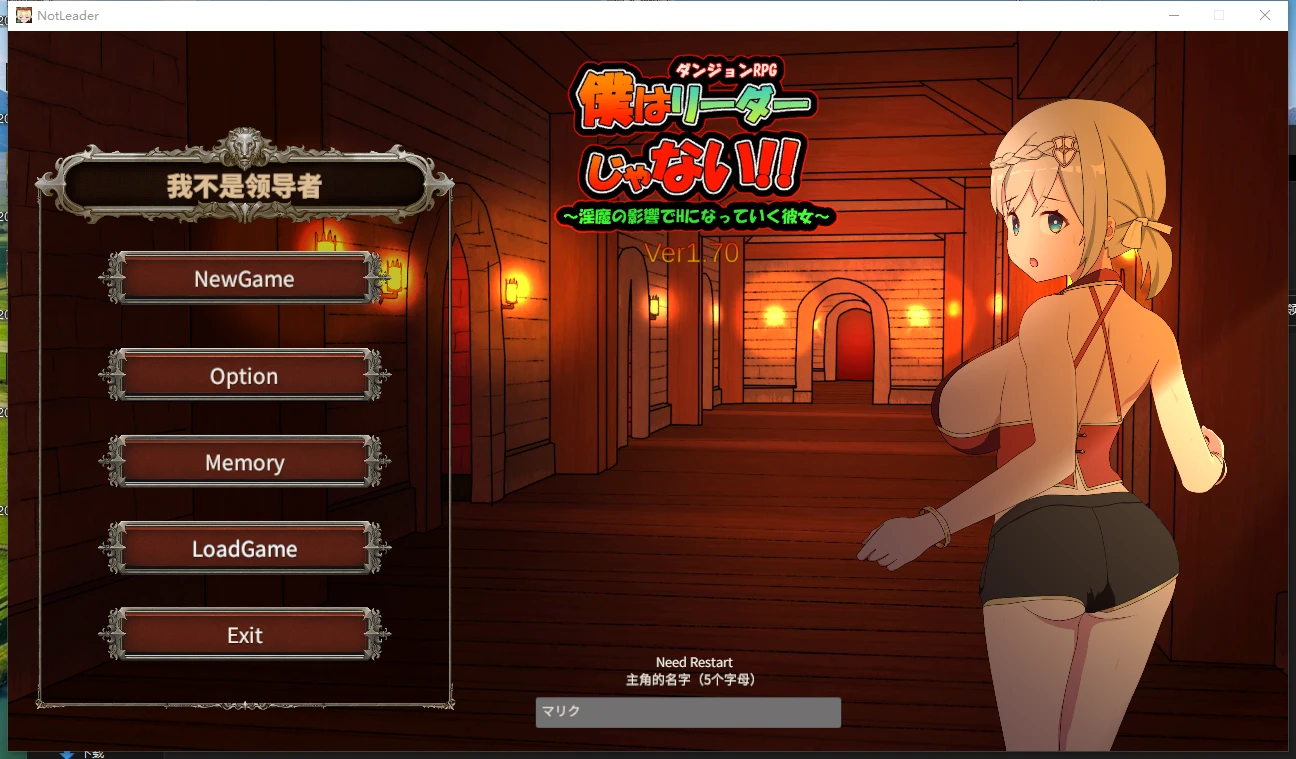
Task: Start a new game with NewGame
Action: click(x=243, y=278)
